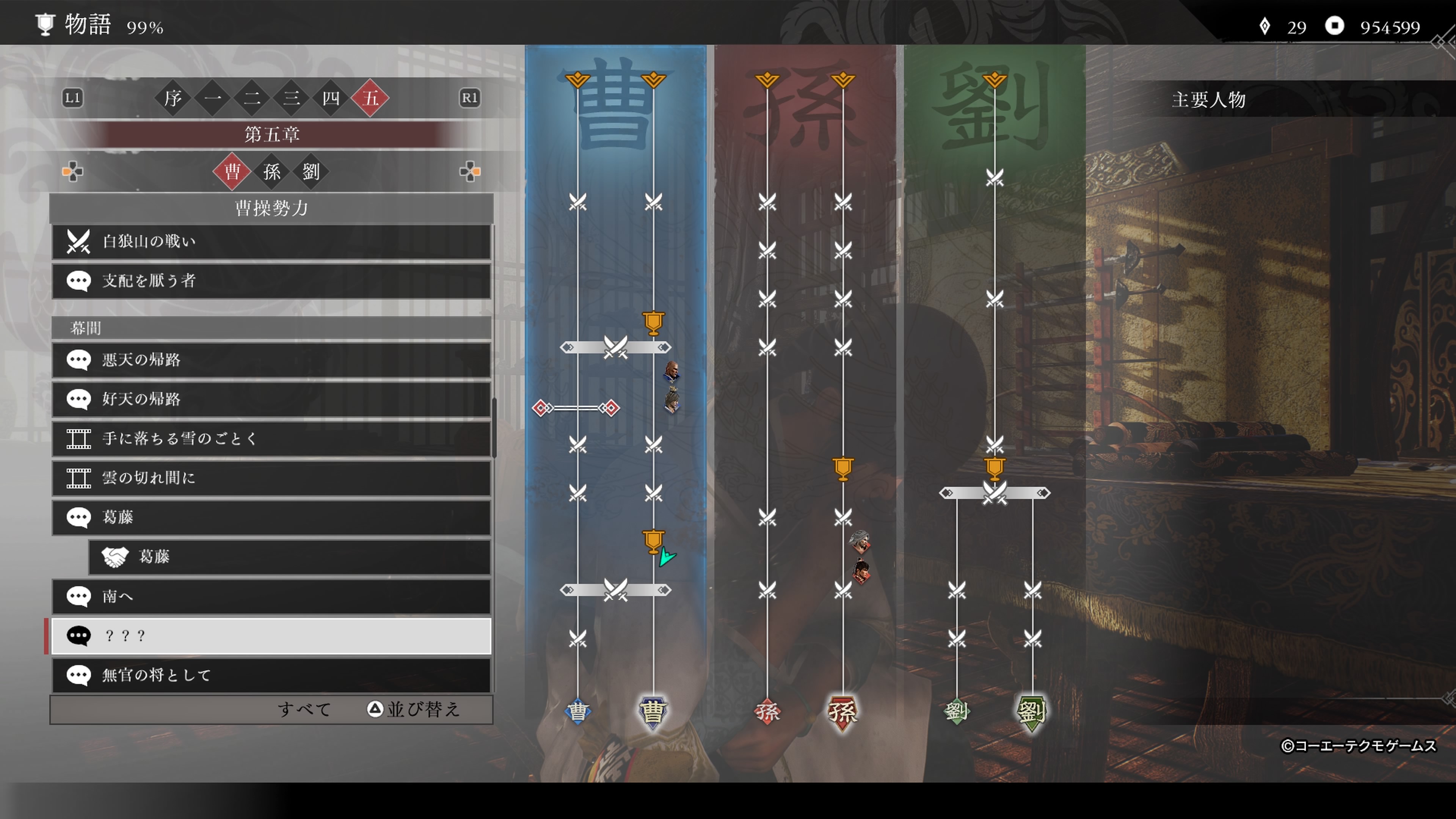Play the 手に落ちる雪のごとく cutscene

point(271,439)
